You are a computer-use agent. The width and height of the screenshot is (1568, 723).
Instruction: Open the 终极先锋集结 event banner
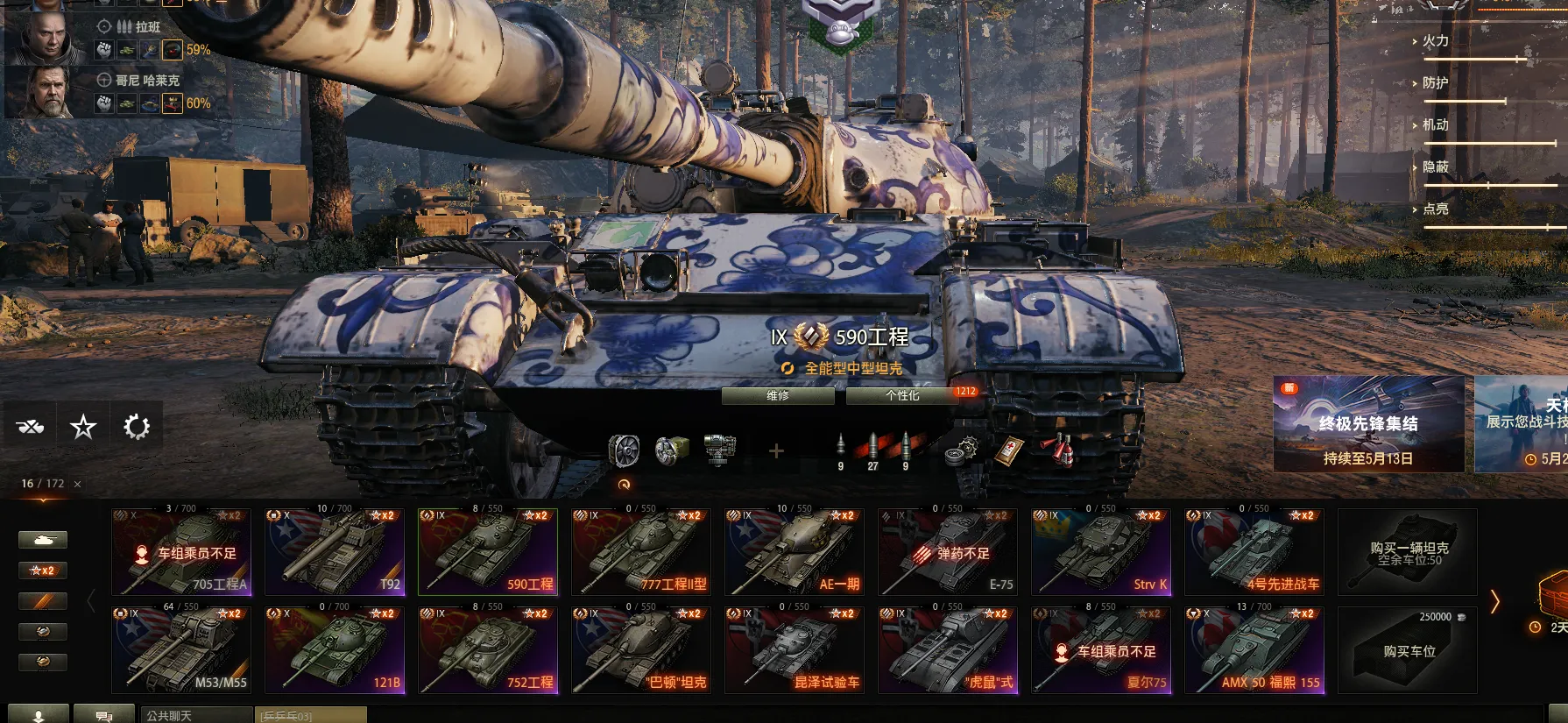pyautogui.click(x=1368, y=425)
